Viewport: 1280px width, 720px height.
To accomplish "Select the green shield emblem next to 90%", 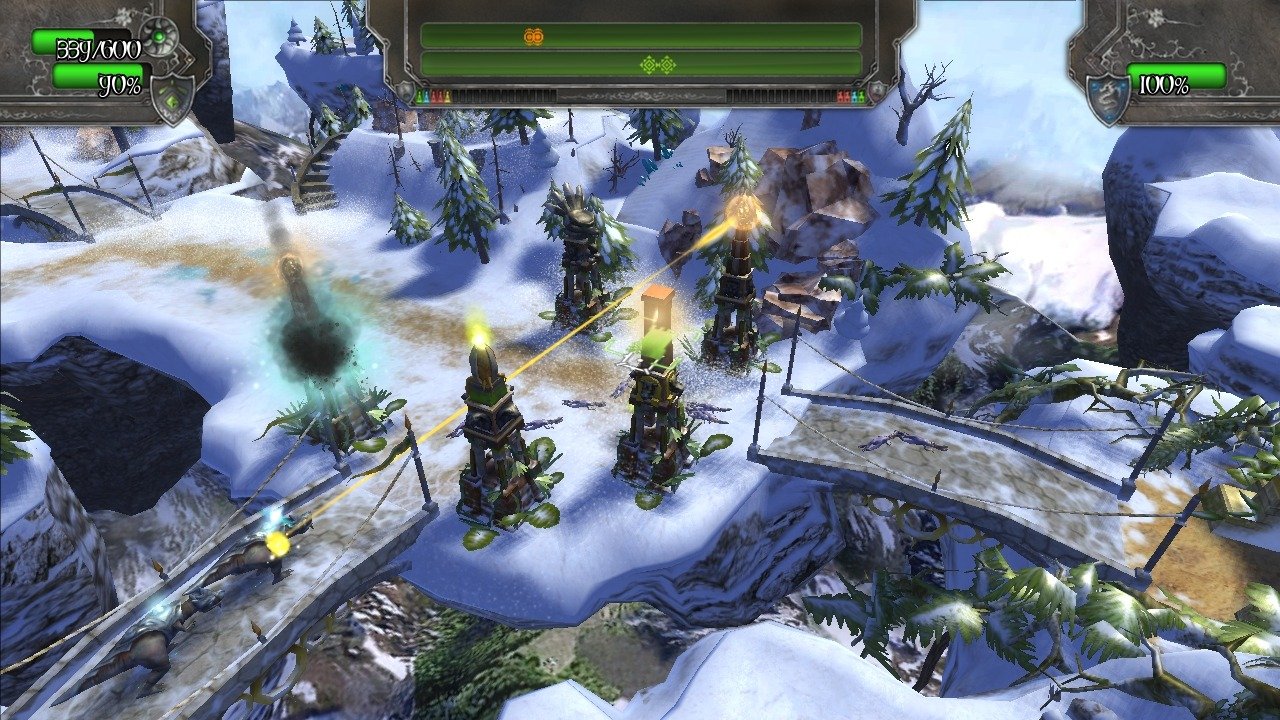I will (x=172, y=98).
